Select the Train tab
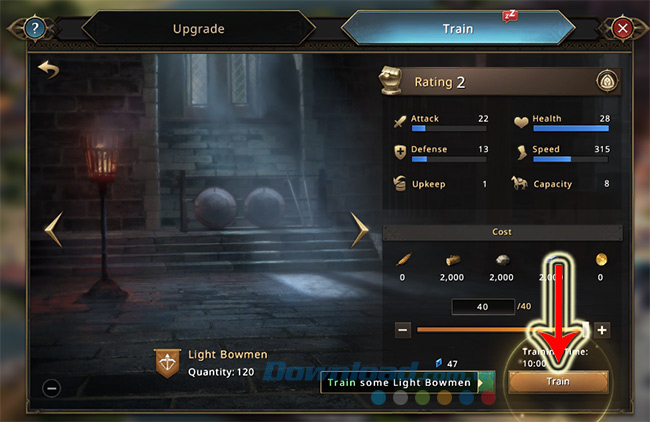Image resolution: width=650 pixels, height=422 pixels. click(x=457, y=29)
